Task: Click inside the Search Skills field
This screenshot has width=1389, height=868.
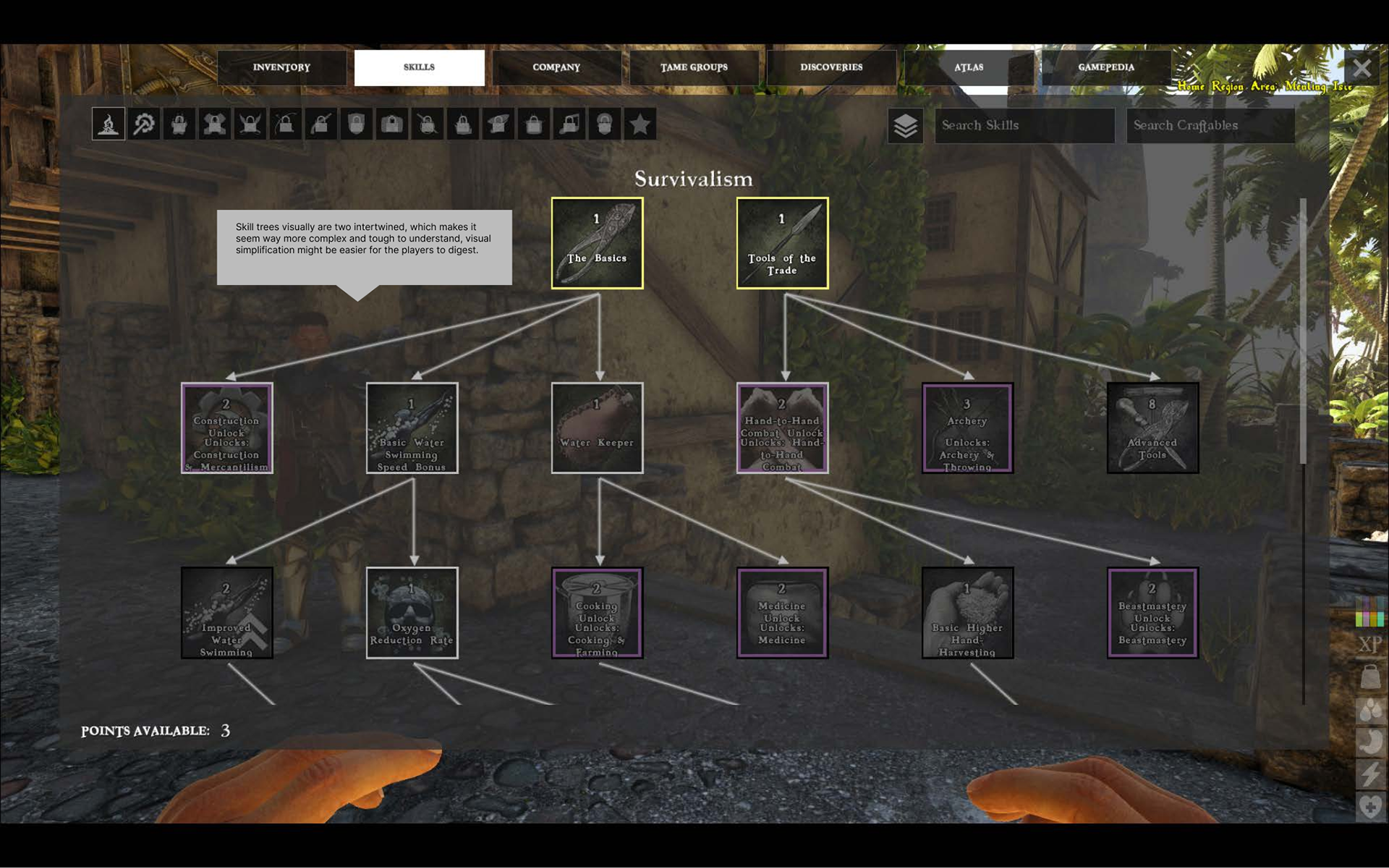Action: tap(1024, 126)
